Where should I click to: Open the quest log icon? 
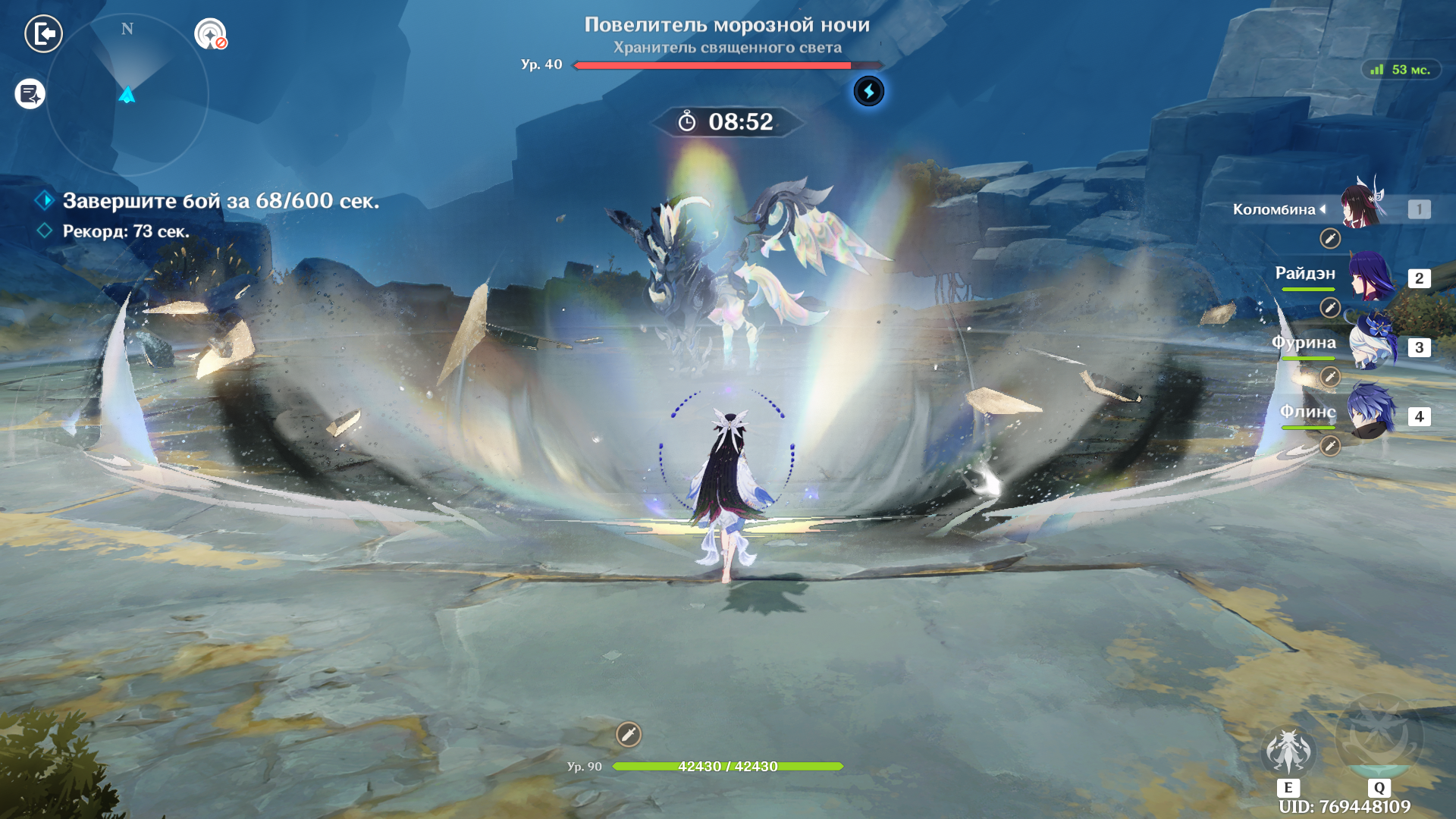coord(30,94)
